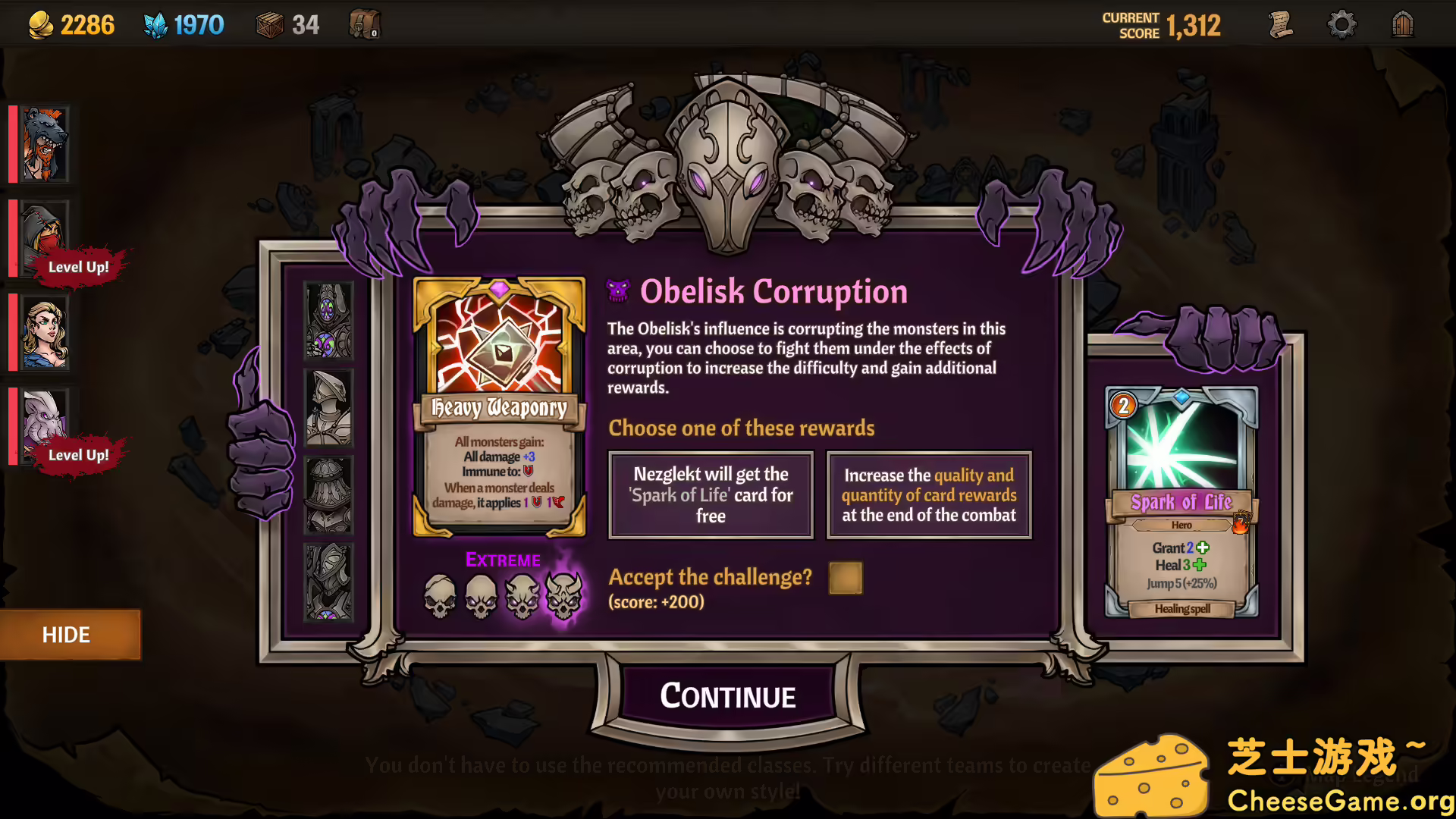Choose the free Spark of Life reward for Nezglekt

(x=710, y=494)
